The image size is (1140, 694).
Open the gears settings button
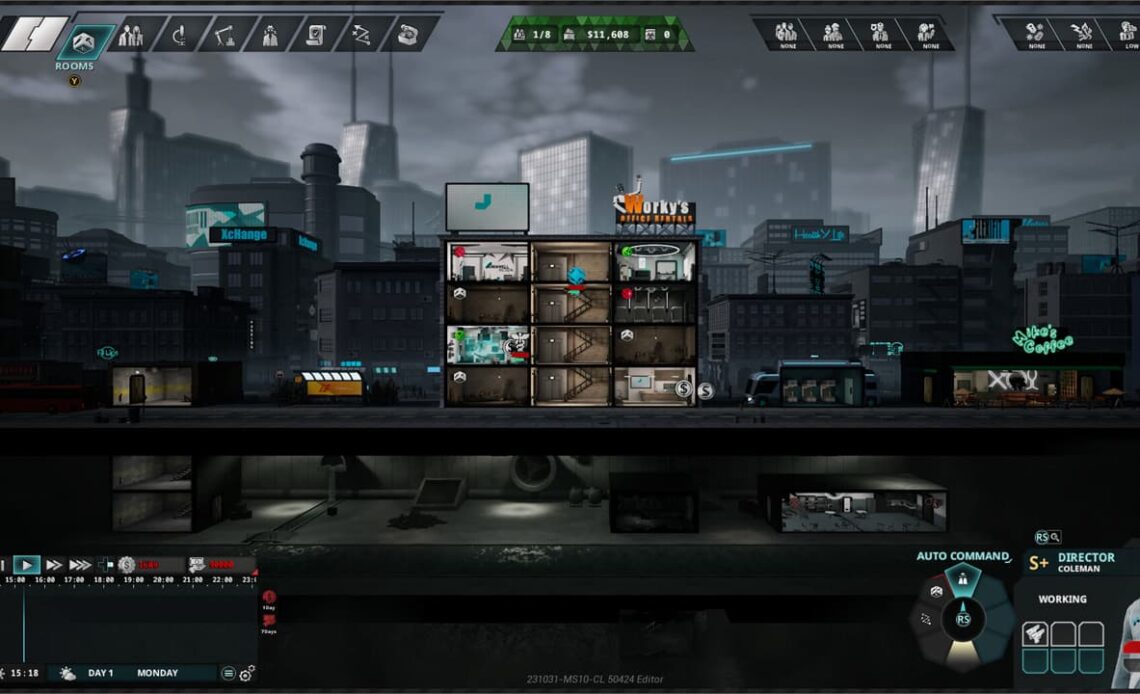(246, 673)
